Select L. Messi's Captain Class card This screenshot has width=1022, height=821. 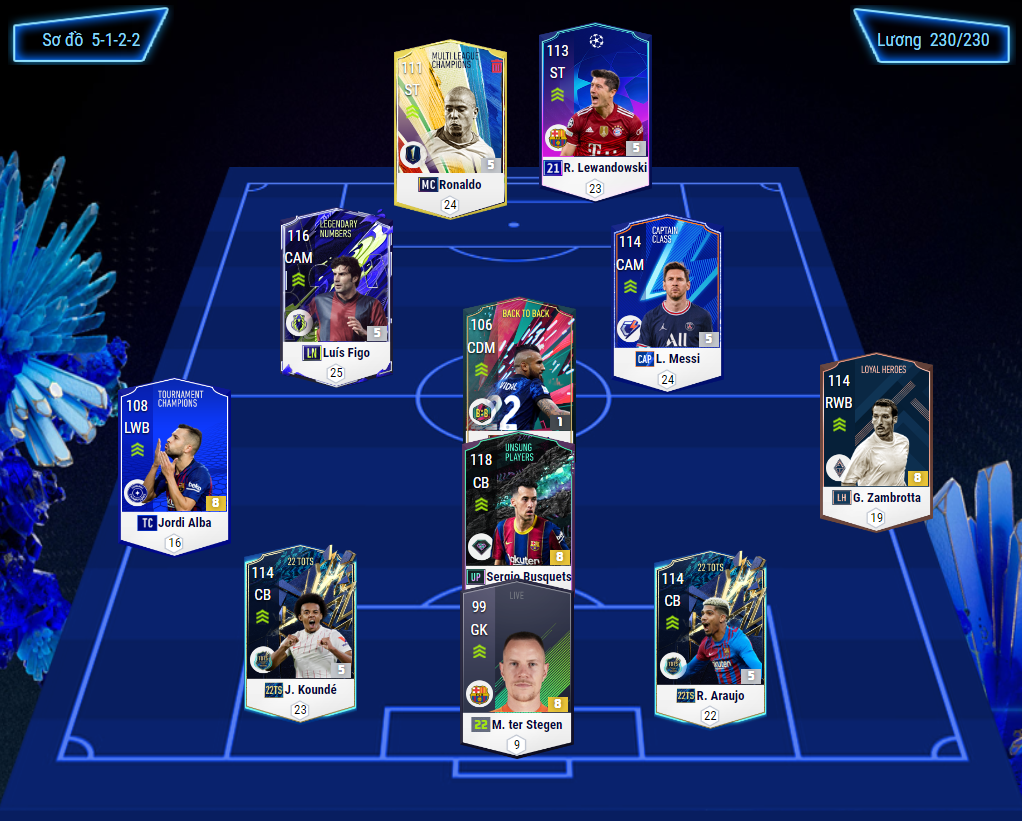[x=667, y=295]
